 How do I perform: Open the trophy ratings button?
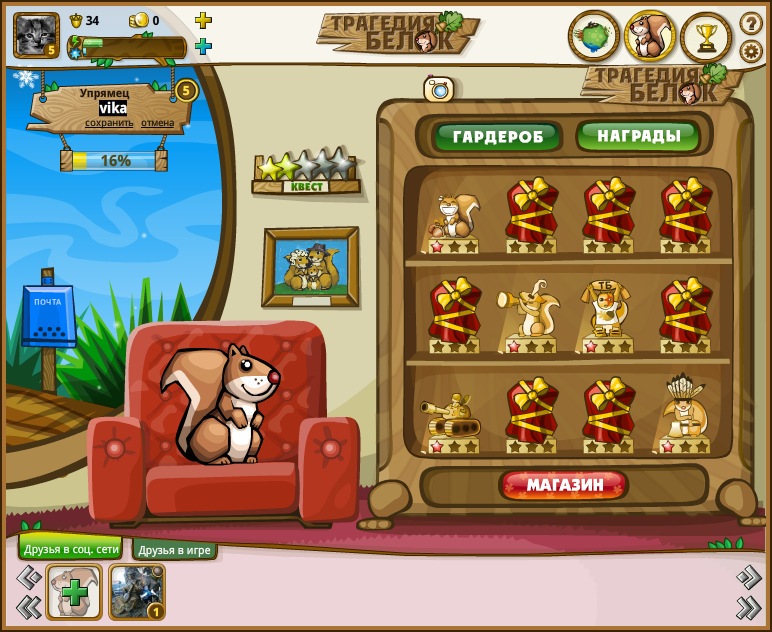click(x=706, y=37)
